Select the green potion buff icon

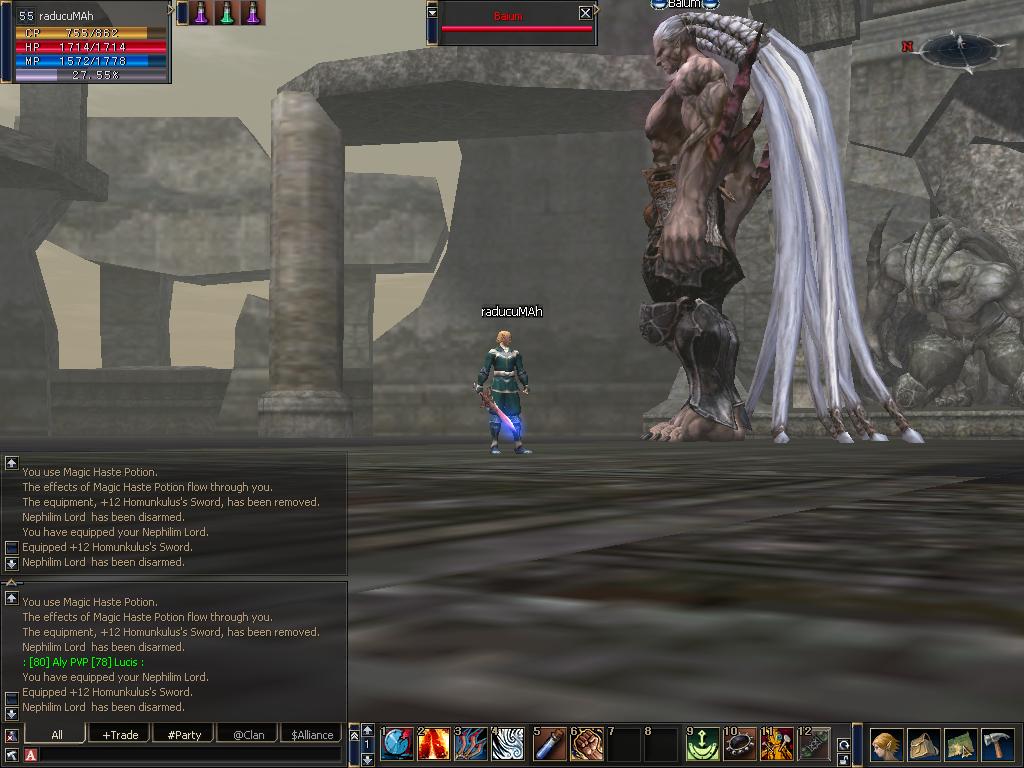click(x=227, y=13)
